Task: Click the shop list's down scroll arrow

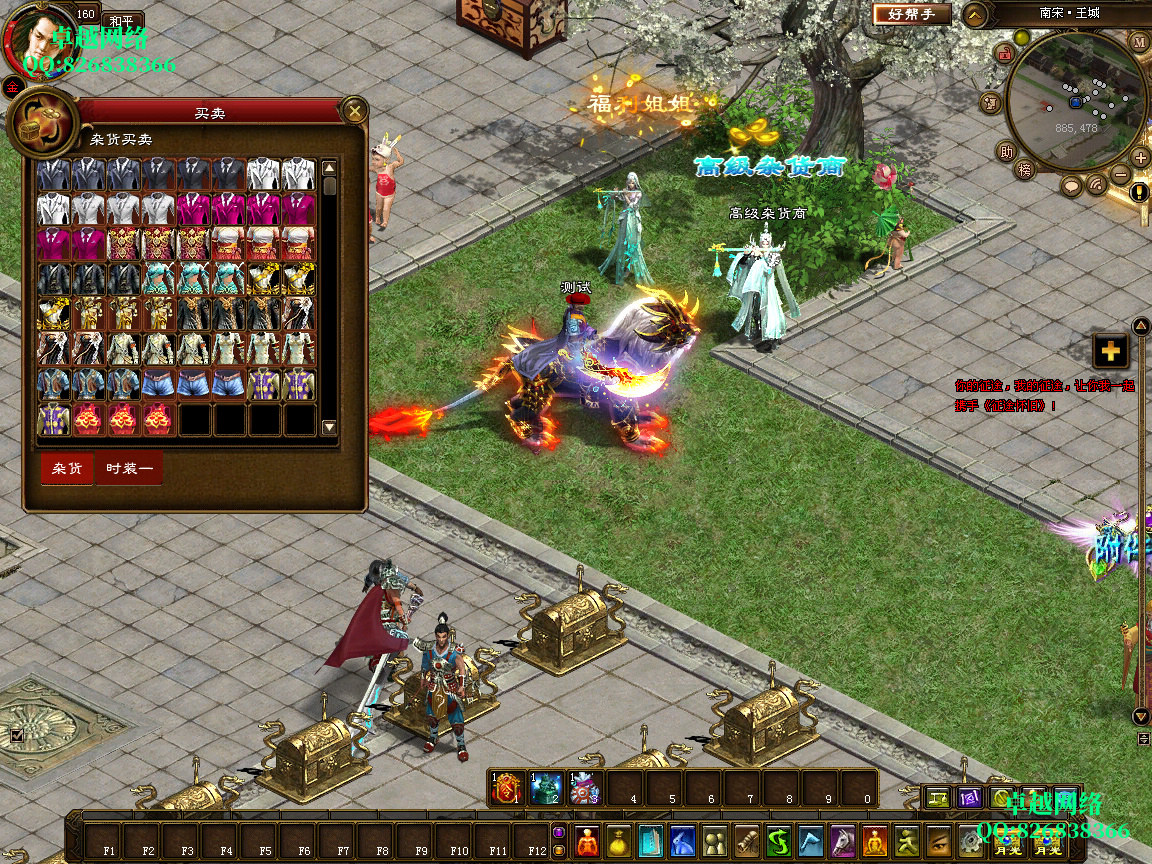Action: (329, 427)
